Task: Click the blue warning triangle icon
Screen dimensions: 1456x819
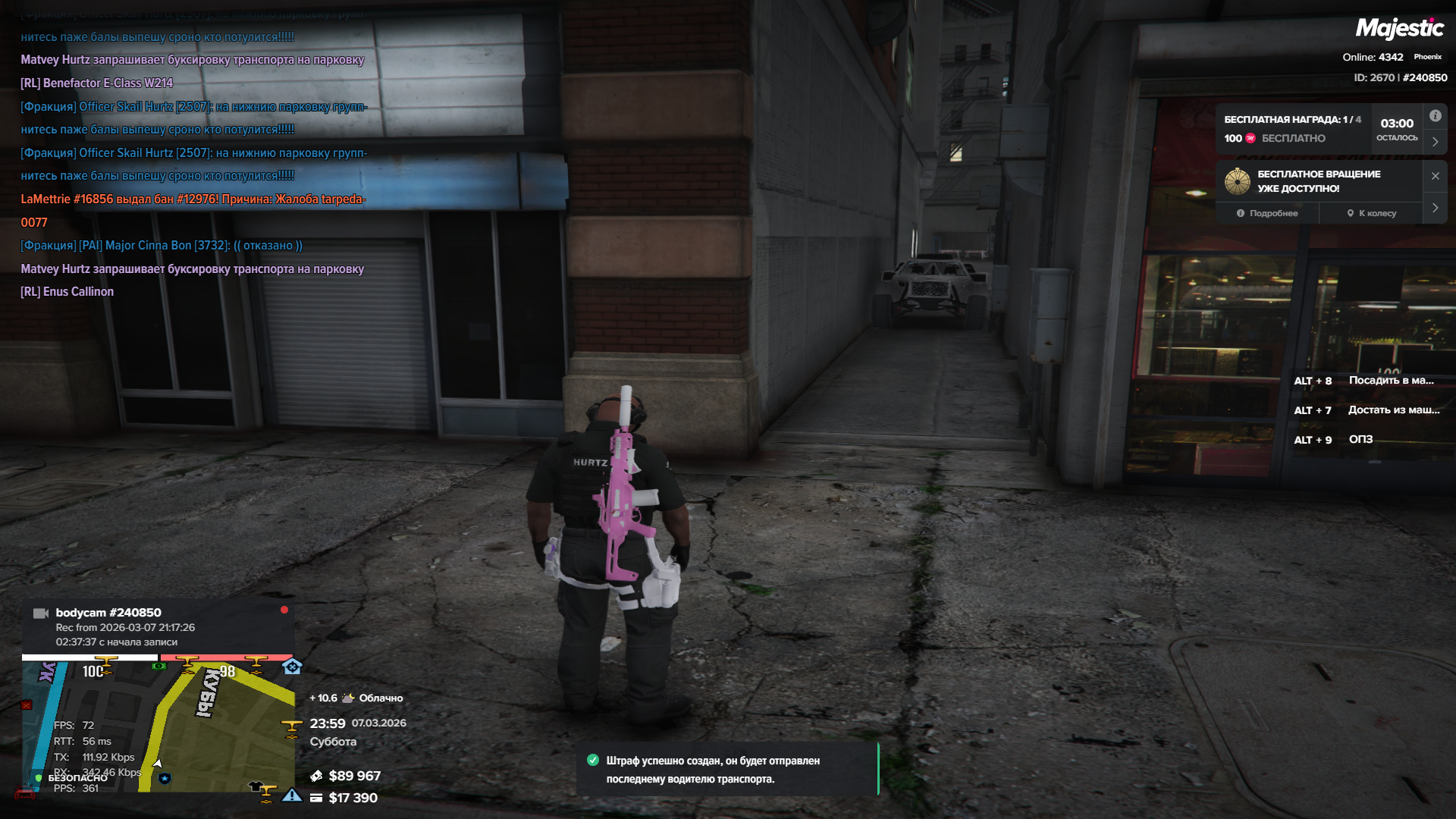Action: pos(292,795)
